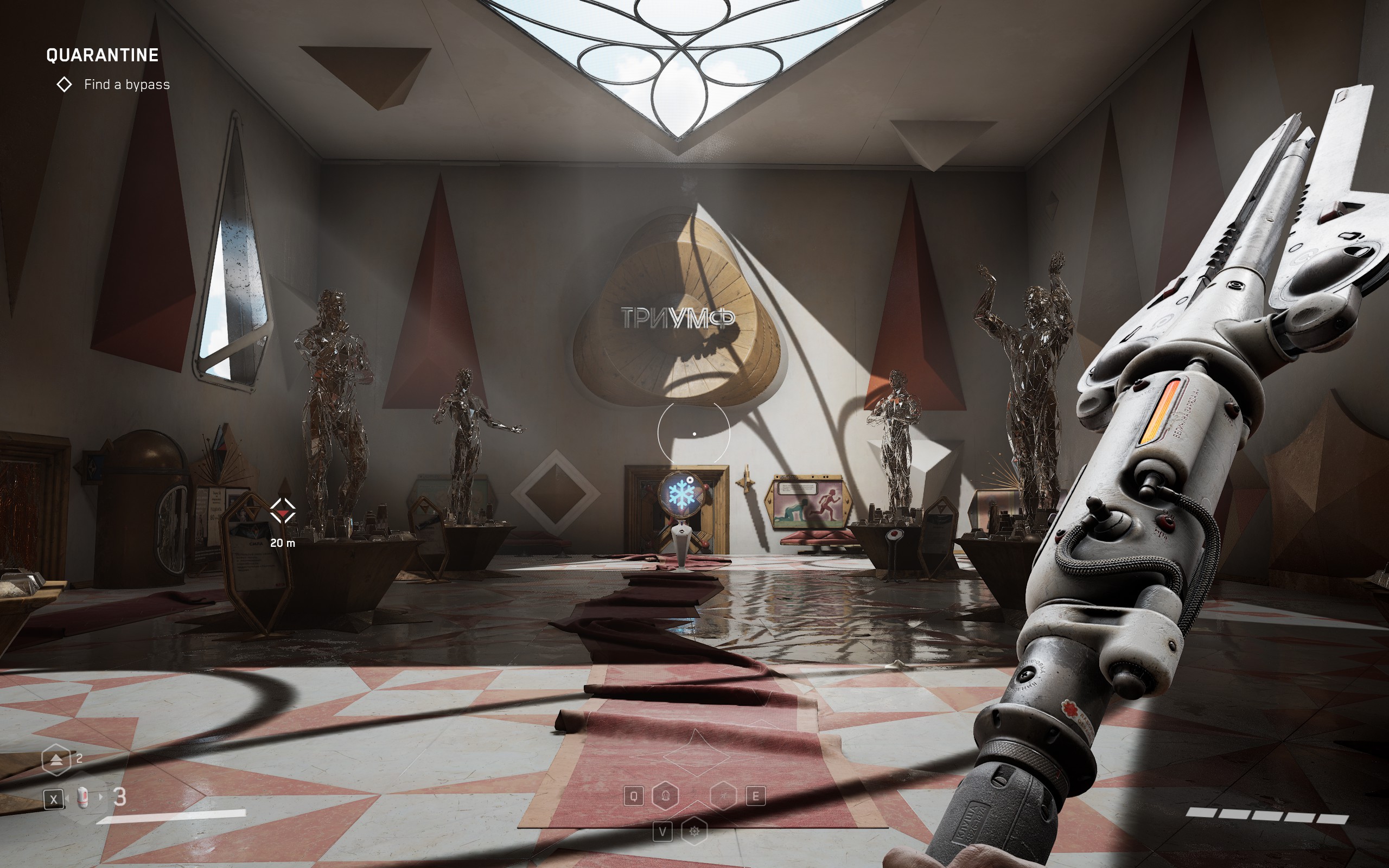The height and width of the screenshot is (868, 1389).
Task: Cycle consumable with the left arrow
Action: click(67, 797)
